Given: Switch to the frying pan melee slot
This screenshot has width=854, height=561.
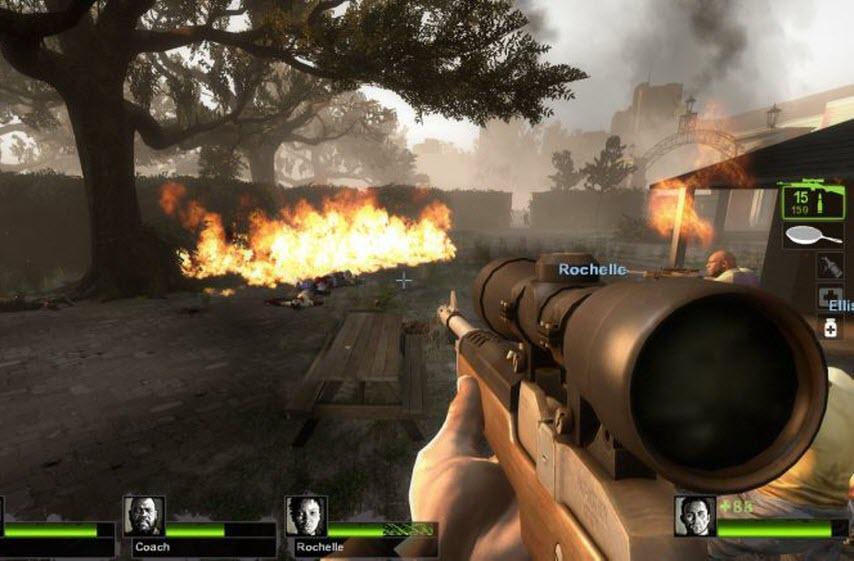Looking at the screenshot, I should (813, 237).
